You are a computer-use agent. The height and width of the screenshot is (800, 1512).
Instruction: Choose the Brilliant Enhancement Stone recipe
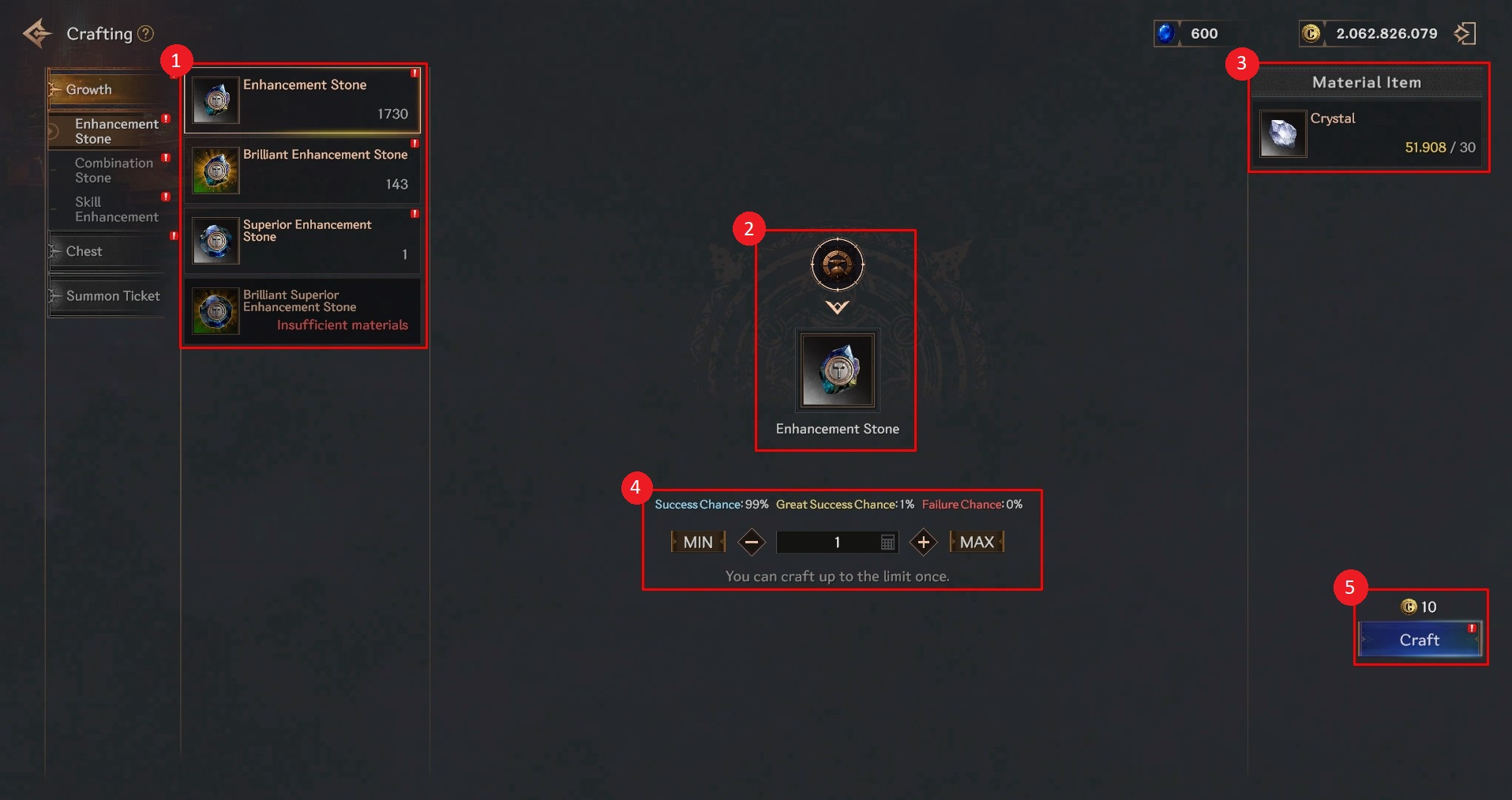[x=304, y=170]
